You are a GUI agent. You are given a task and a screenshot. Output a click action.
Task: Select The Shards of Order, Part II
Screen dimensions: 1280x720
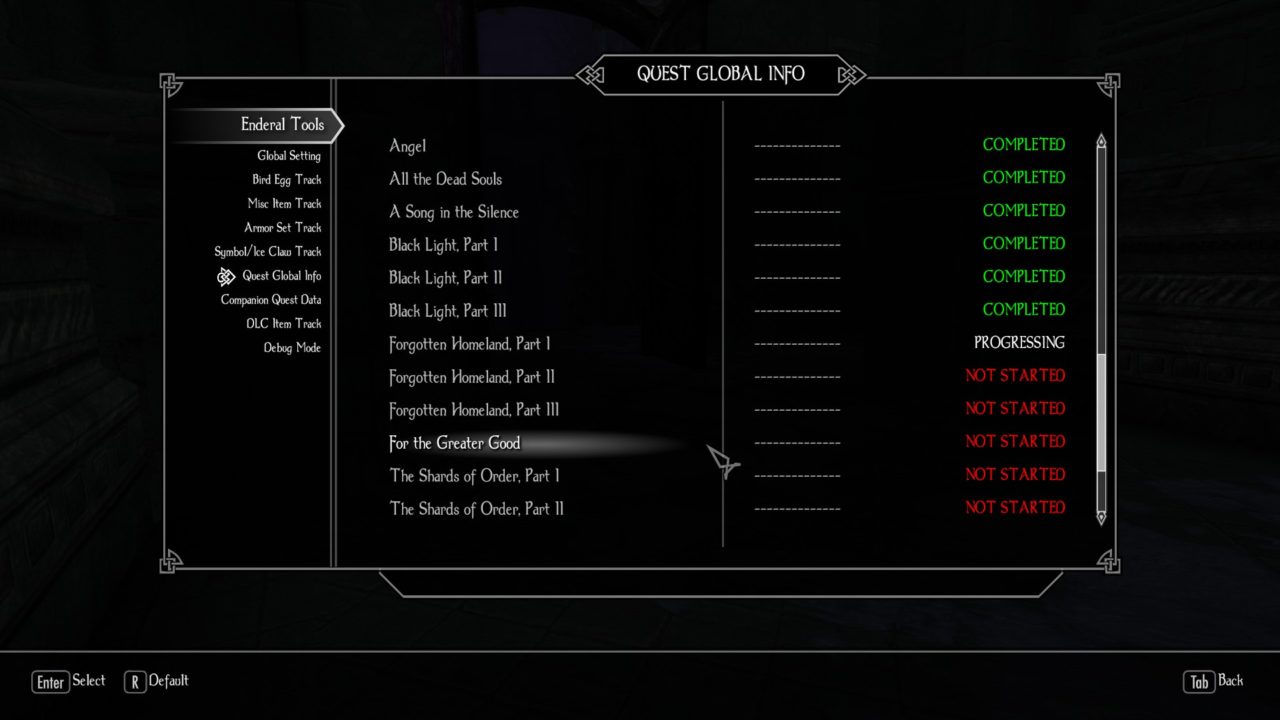pyautogui.click(x=476, y=509)
